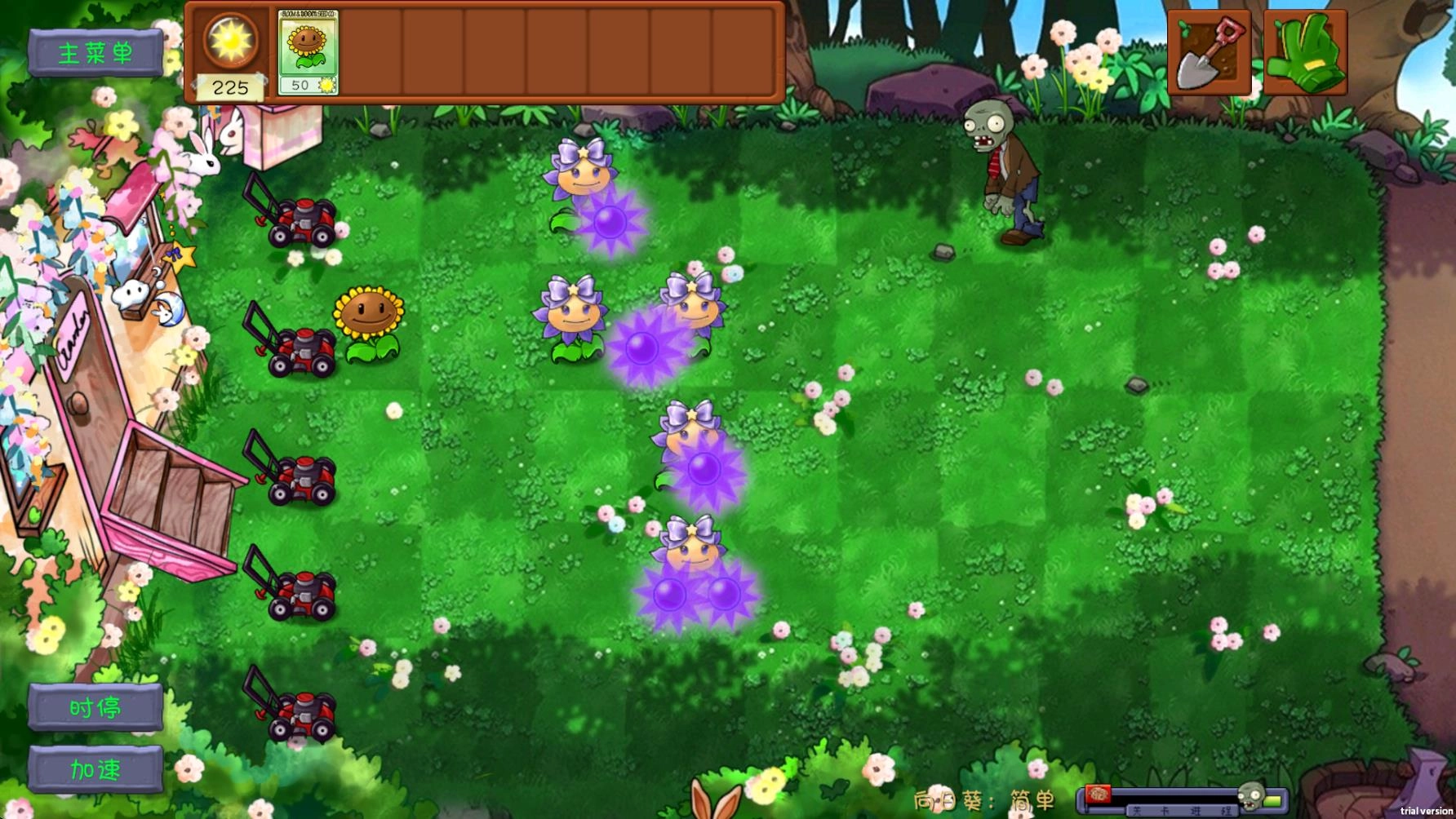Open the 主菜单 main menu
This screenshot has width=1456, height=819.
click(x=96, y=51)
